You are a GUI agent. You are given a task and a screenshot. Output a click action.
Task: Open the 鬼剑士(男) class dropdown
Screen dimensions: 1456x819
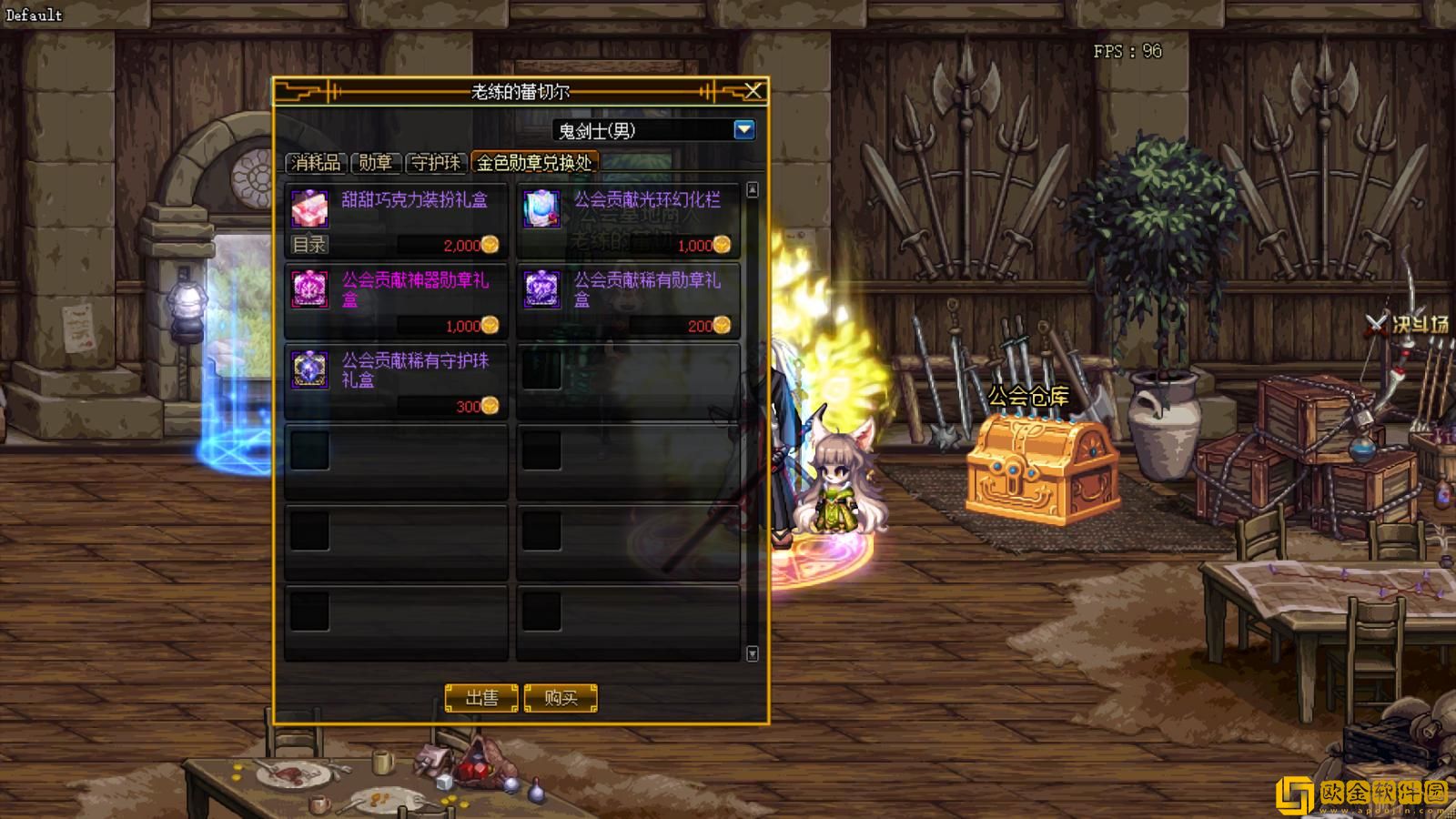743,130
